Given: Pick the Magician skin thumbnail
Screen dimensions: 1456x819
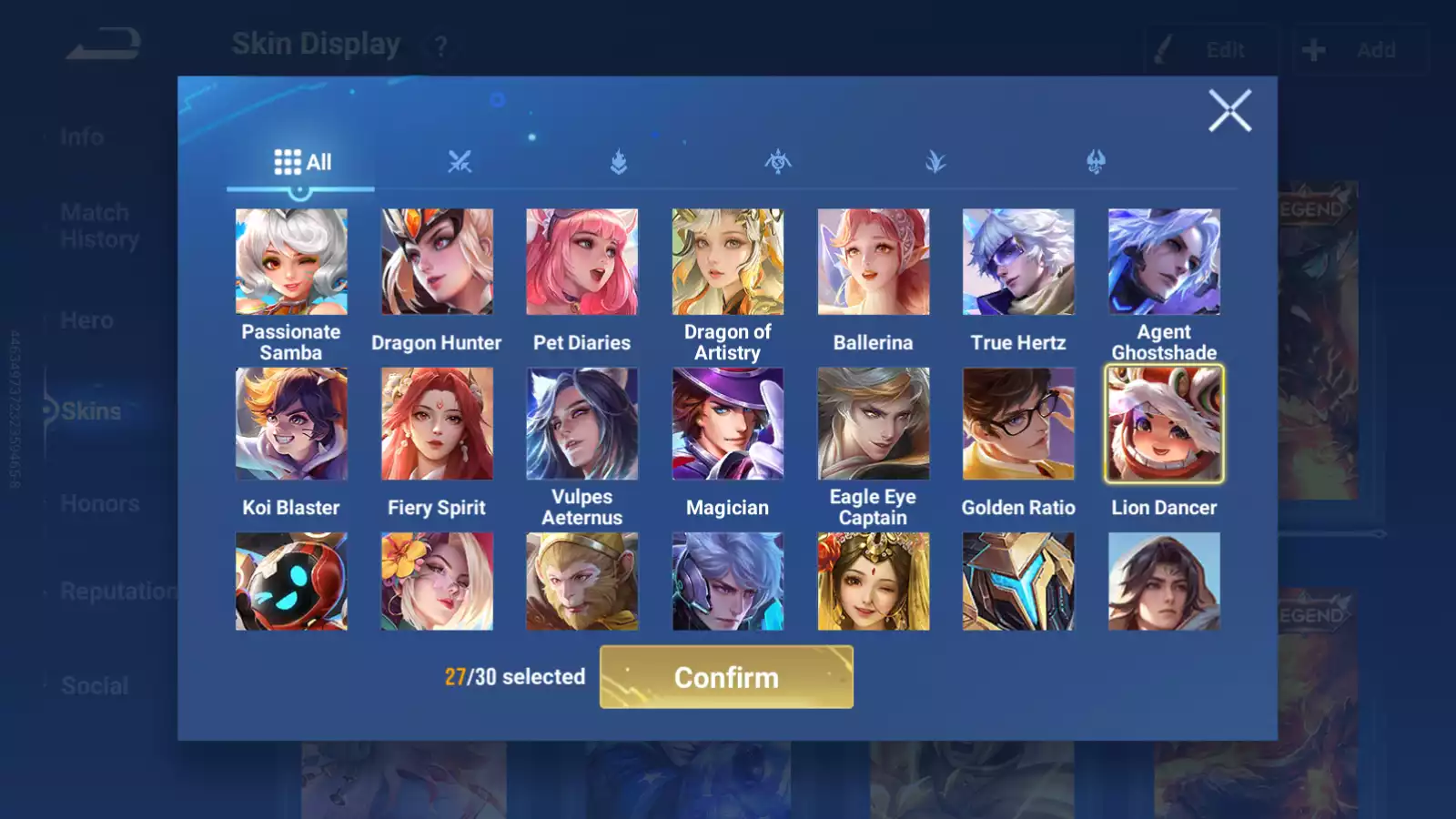Looking at the screenshot, I should (727, 424).
